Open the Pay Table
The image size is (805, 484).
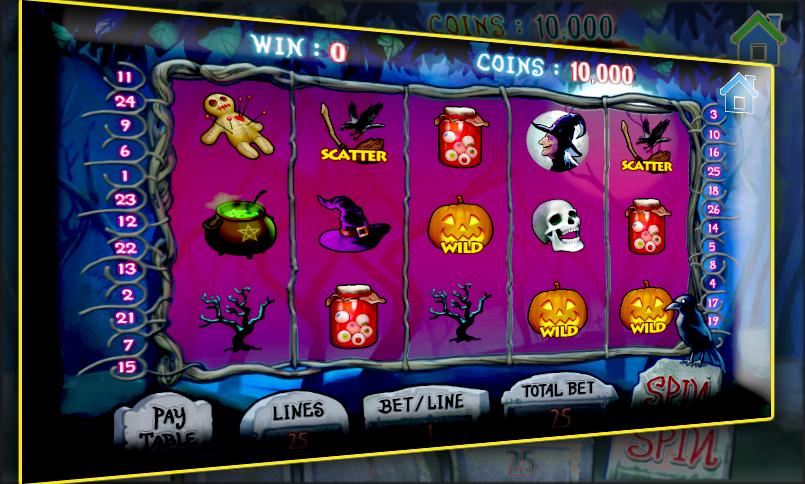coord(168,424)
